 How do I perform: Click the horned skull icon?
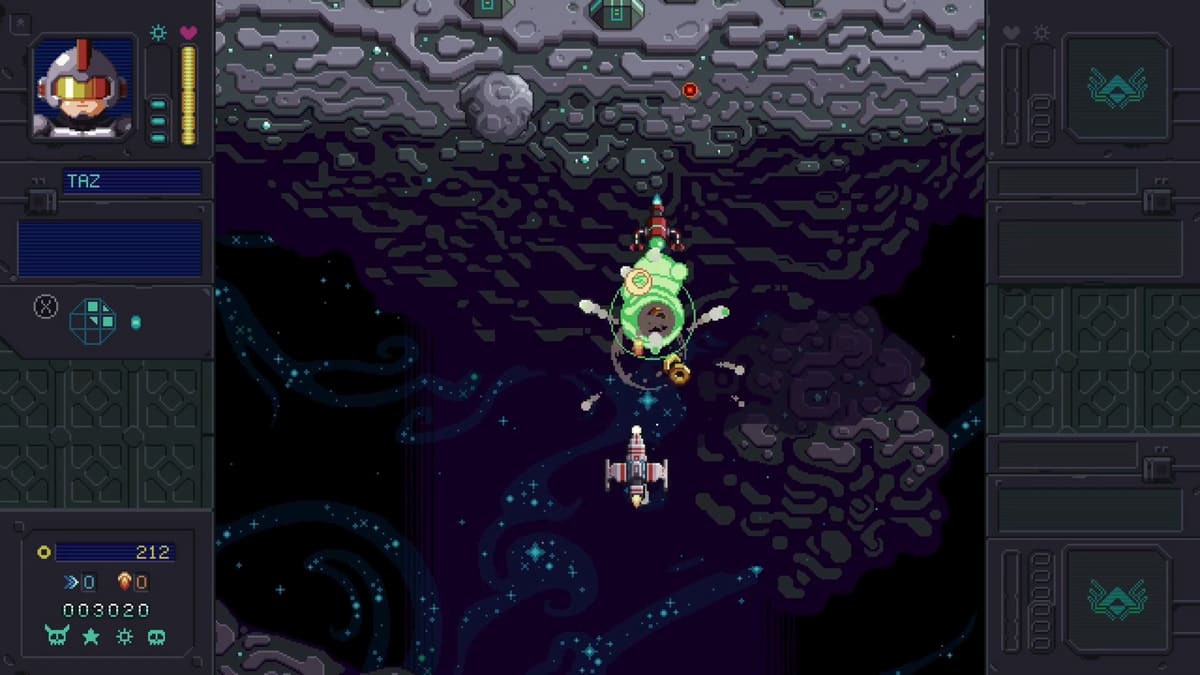pos(57,636)
